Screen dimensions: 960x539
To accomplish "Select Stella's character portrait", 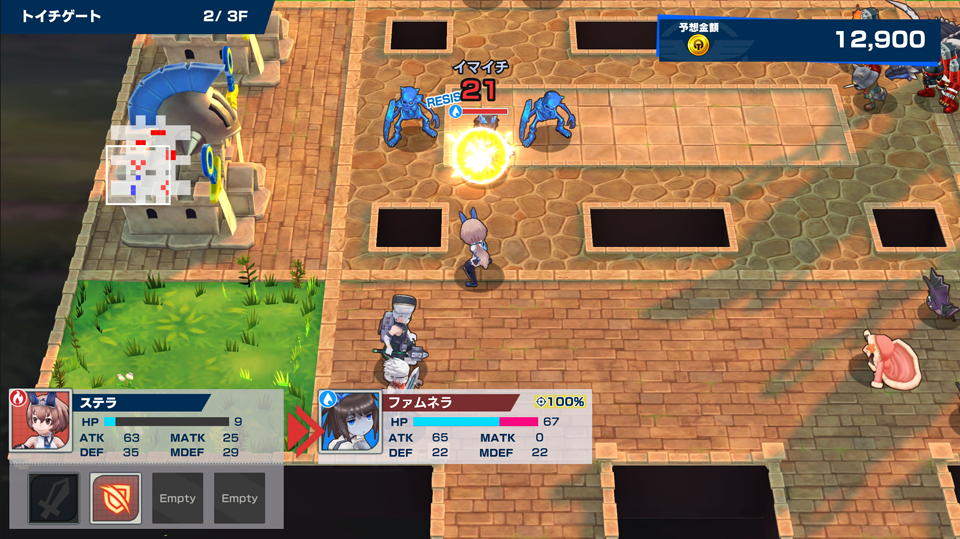I will 39,420.
